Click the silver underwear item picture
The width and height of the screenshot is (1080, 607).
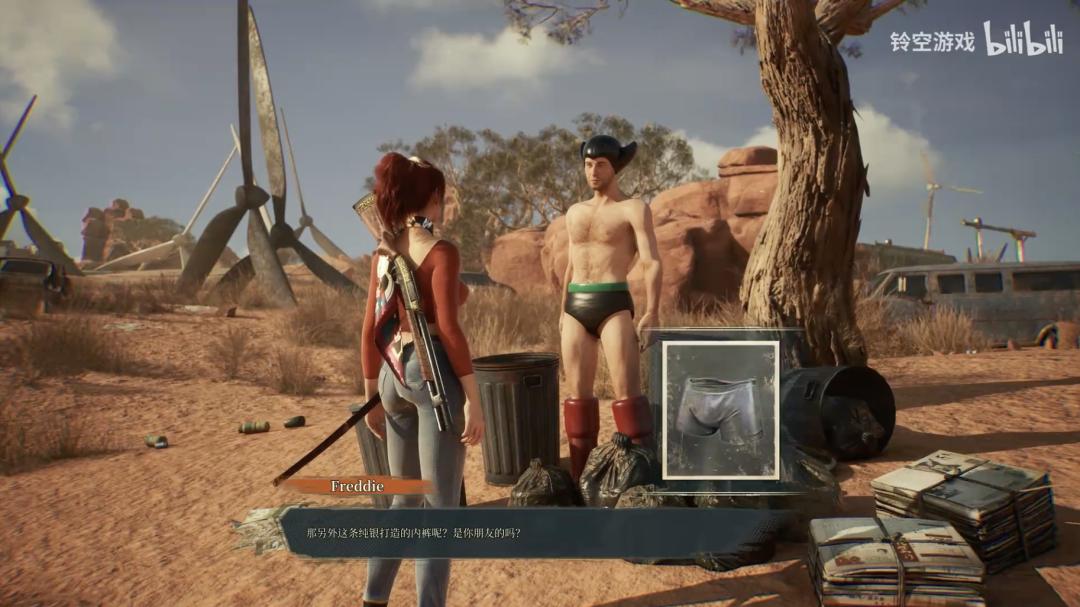(720, 409)
